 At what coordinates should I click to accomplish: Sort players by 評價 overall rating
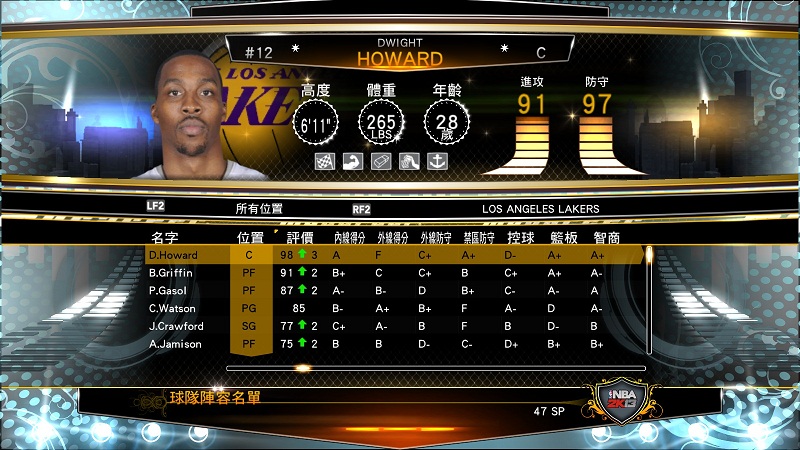pyautogui.click(x=300, y=238)
